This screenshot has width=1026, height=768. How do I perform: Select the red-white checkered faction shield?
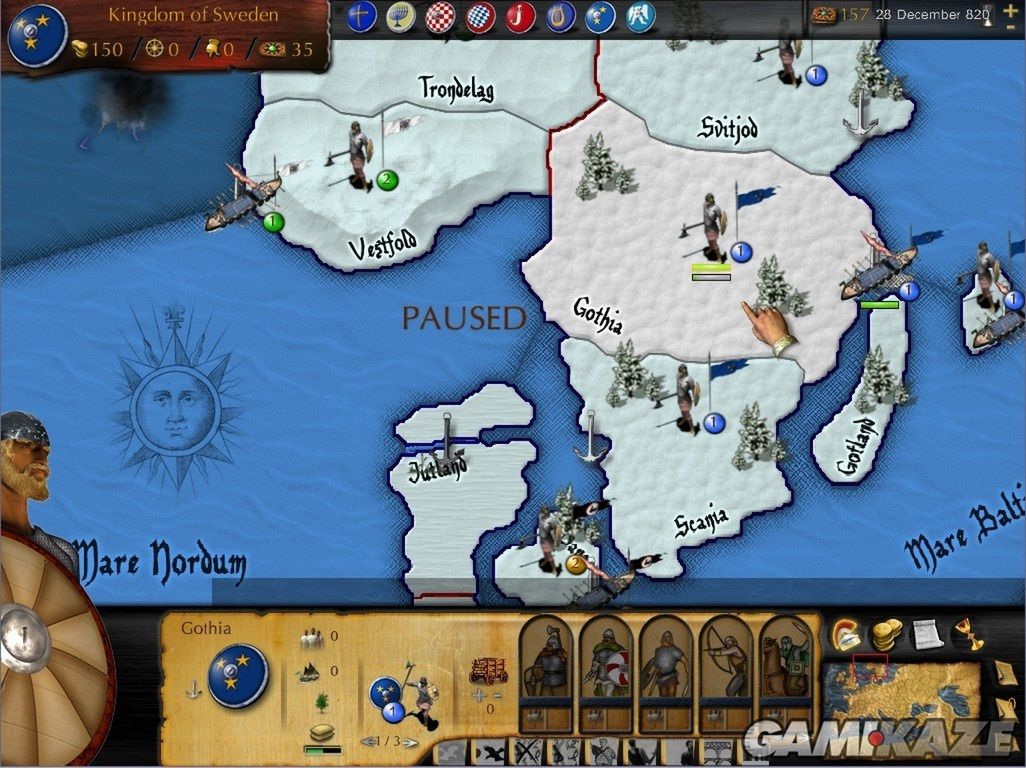[441, 17]
